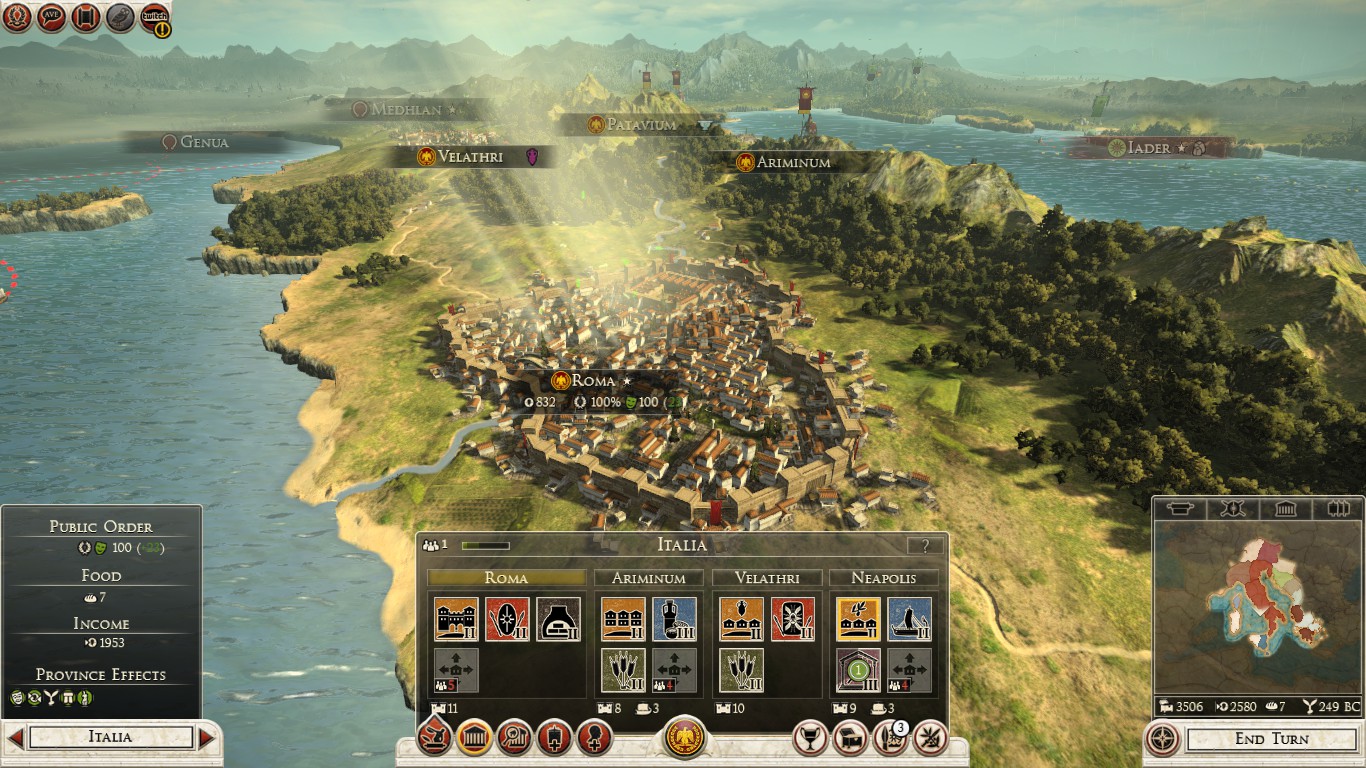Select Neapolis's ship port building
Screen dimensions: 1366x768
909,619
